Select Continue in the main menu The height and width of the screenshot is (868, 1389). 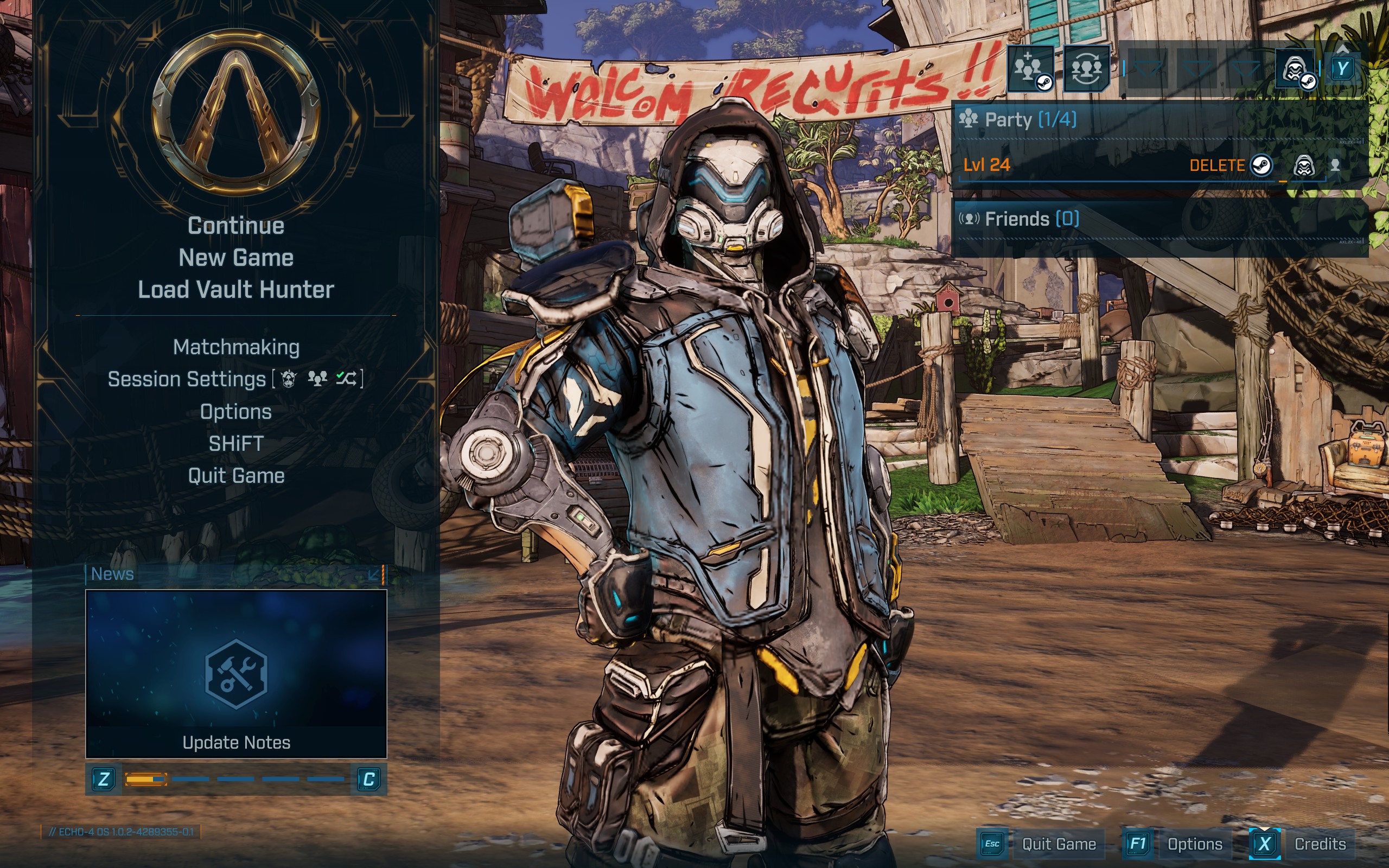tap(236, 226)
